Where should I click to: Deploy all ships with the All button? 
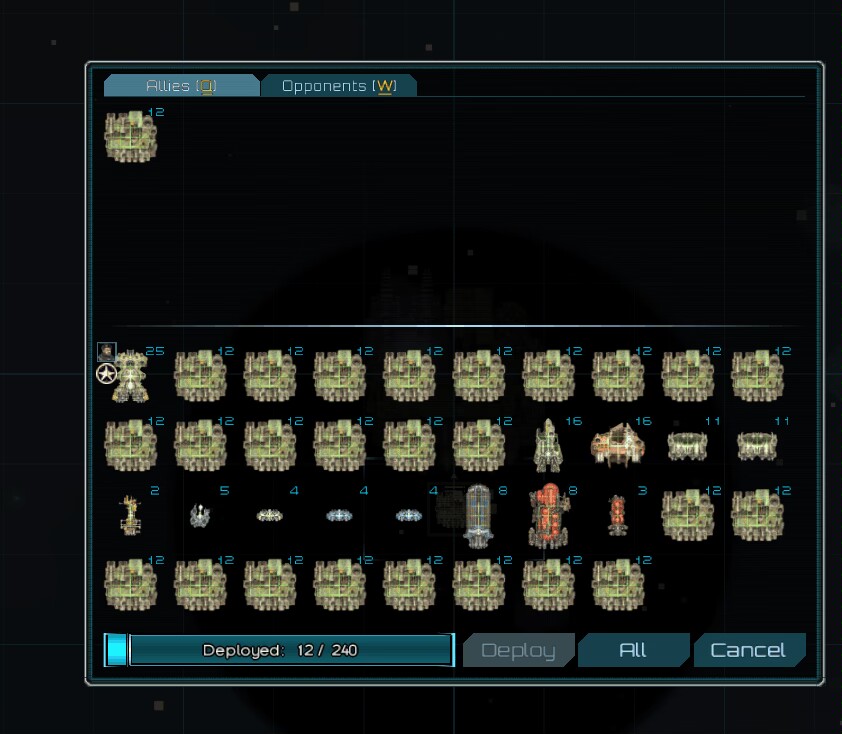633,650
